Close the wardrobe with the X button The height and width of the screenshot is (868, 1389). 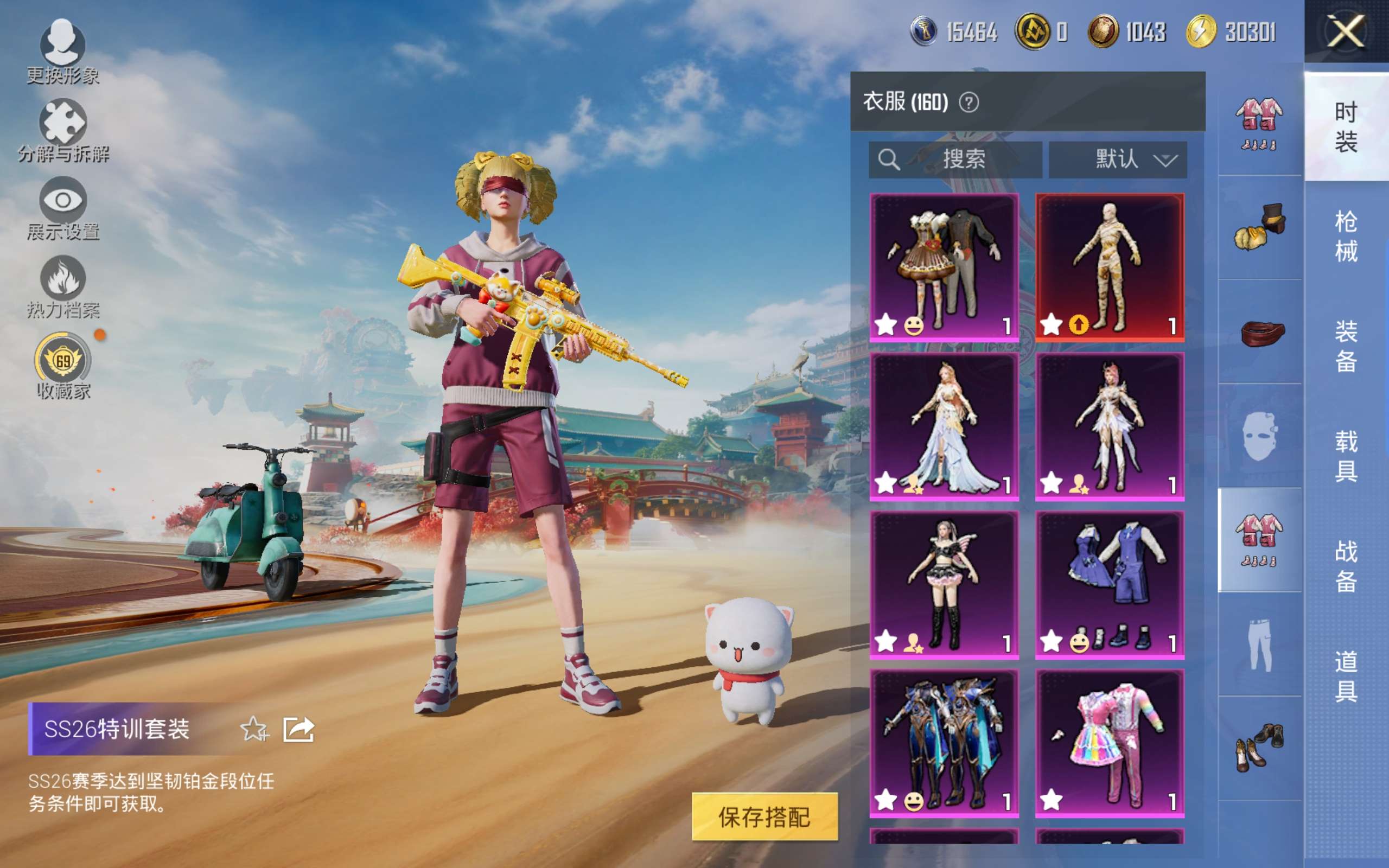tap(1346, 31)
